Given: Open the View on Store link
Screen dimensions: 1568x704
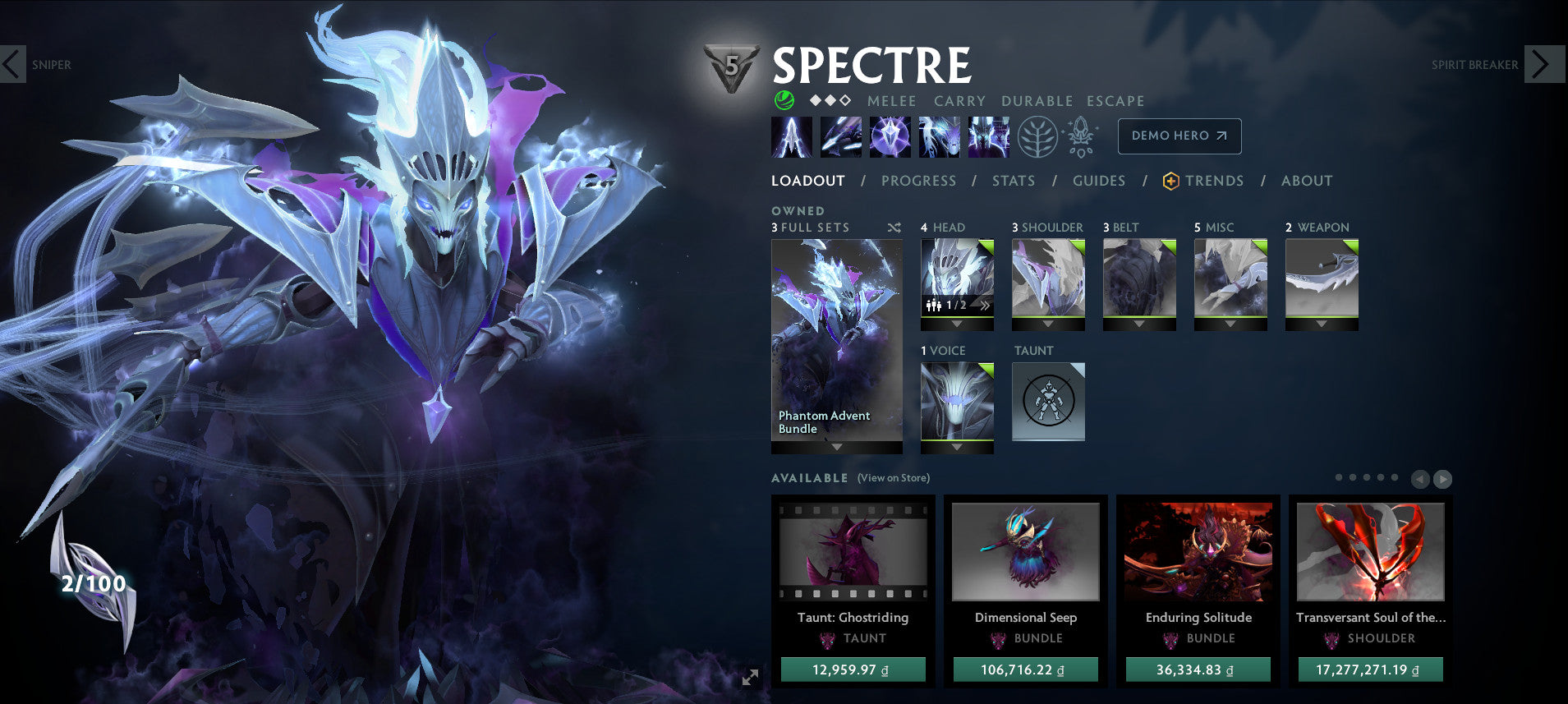Looking at the screenshot, I should pyautogui.click(x=892, y=477).
